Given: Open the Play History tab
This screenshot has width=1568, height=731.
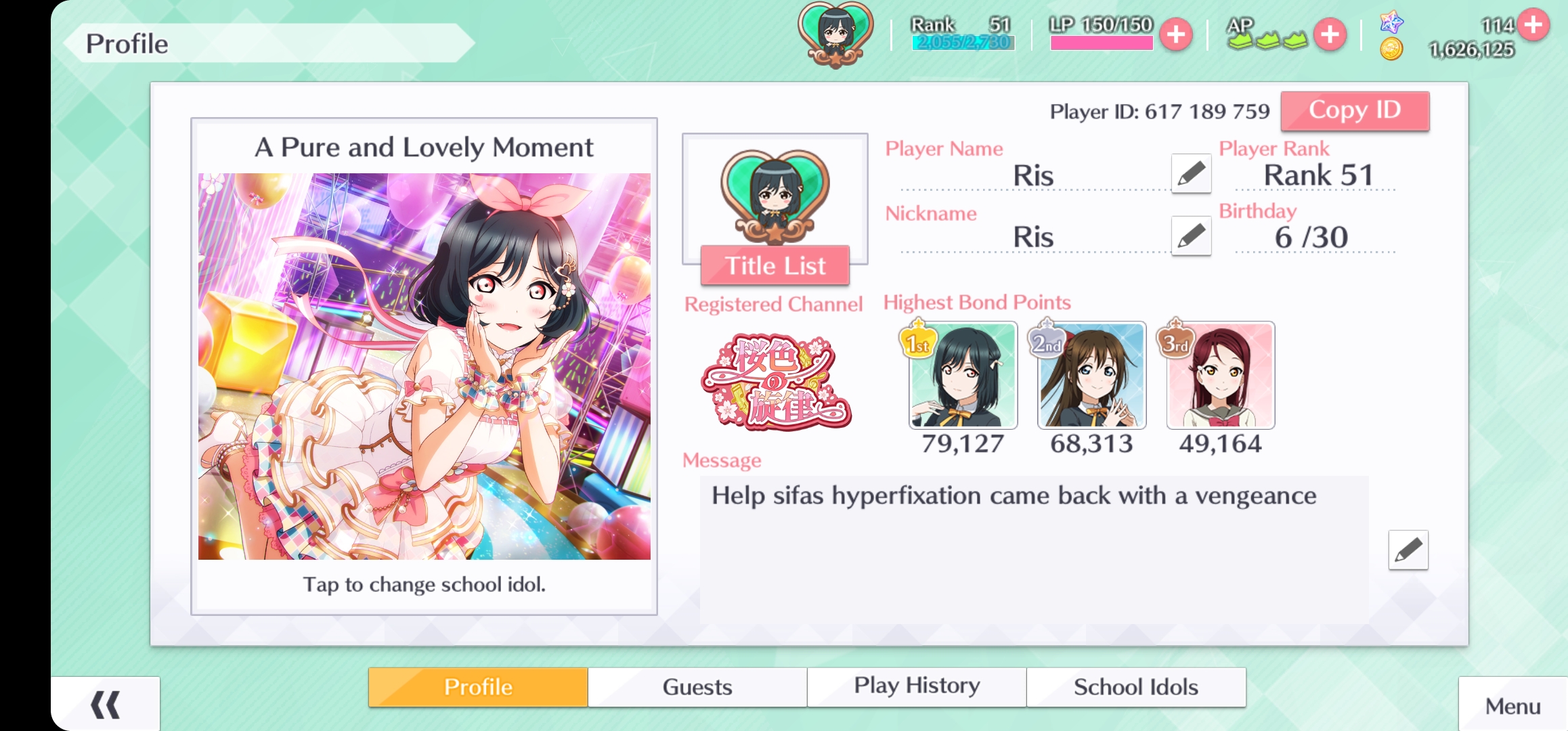Looking at the screenshot, I should [x=917, y=687].
